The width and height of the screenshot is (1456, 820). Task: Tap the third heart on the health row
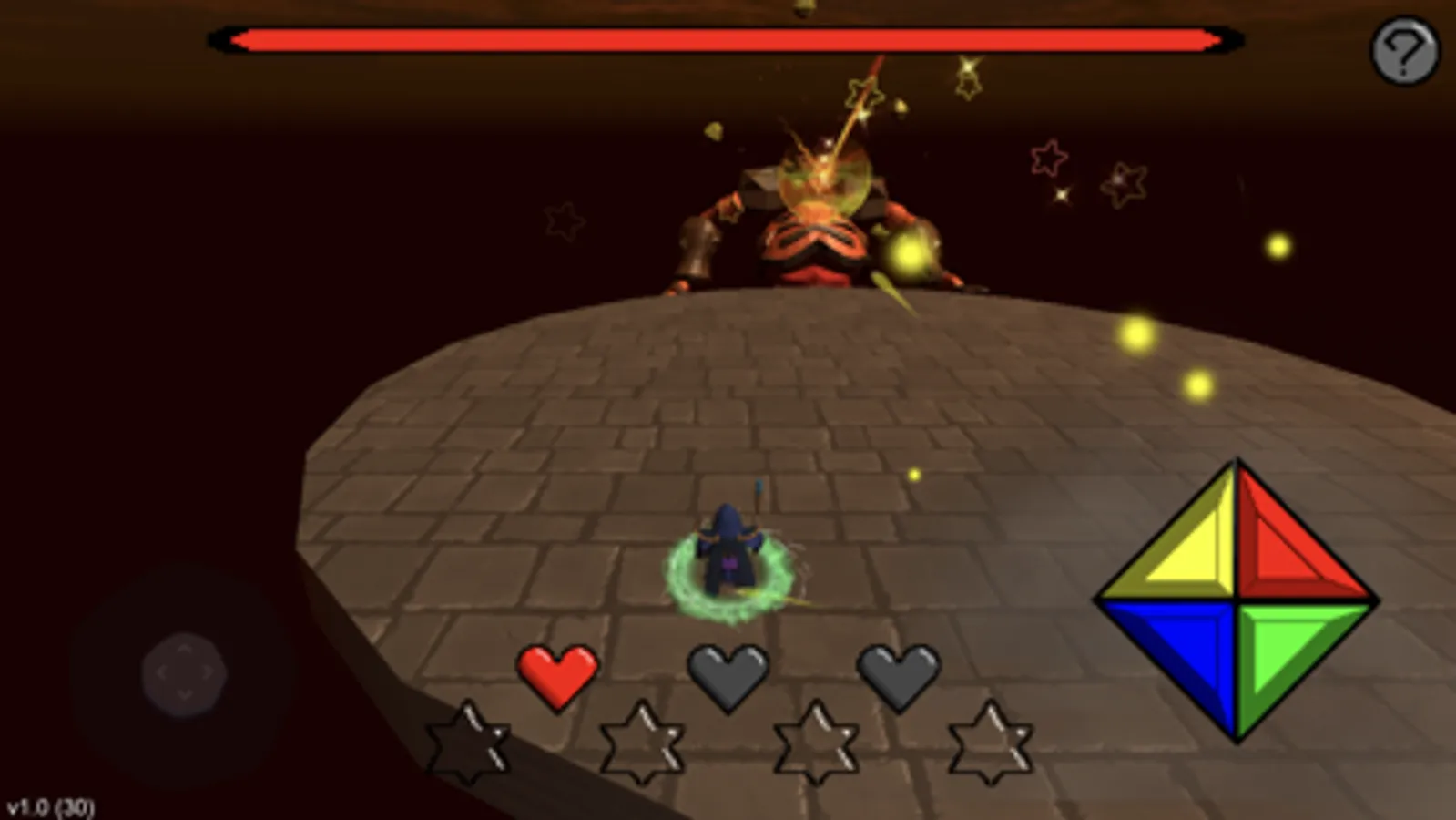(x=898, y=675)
